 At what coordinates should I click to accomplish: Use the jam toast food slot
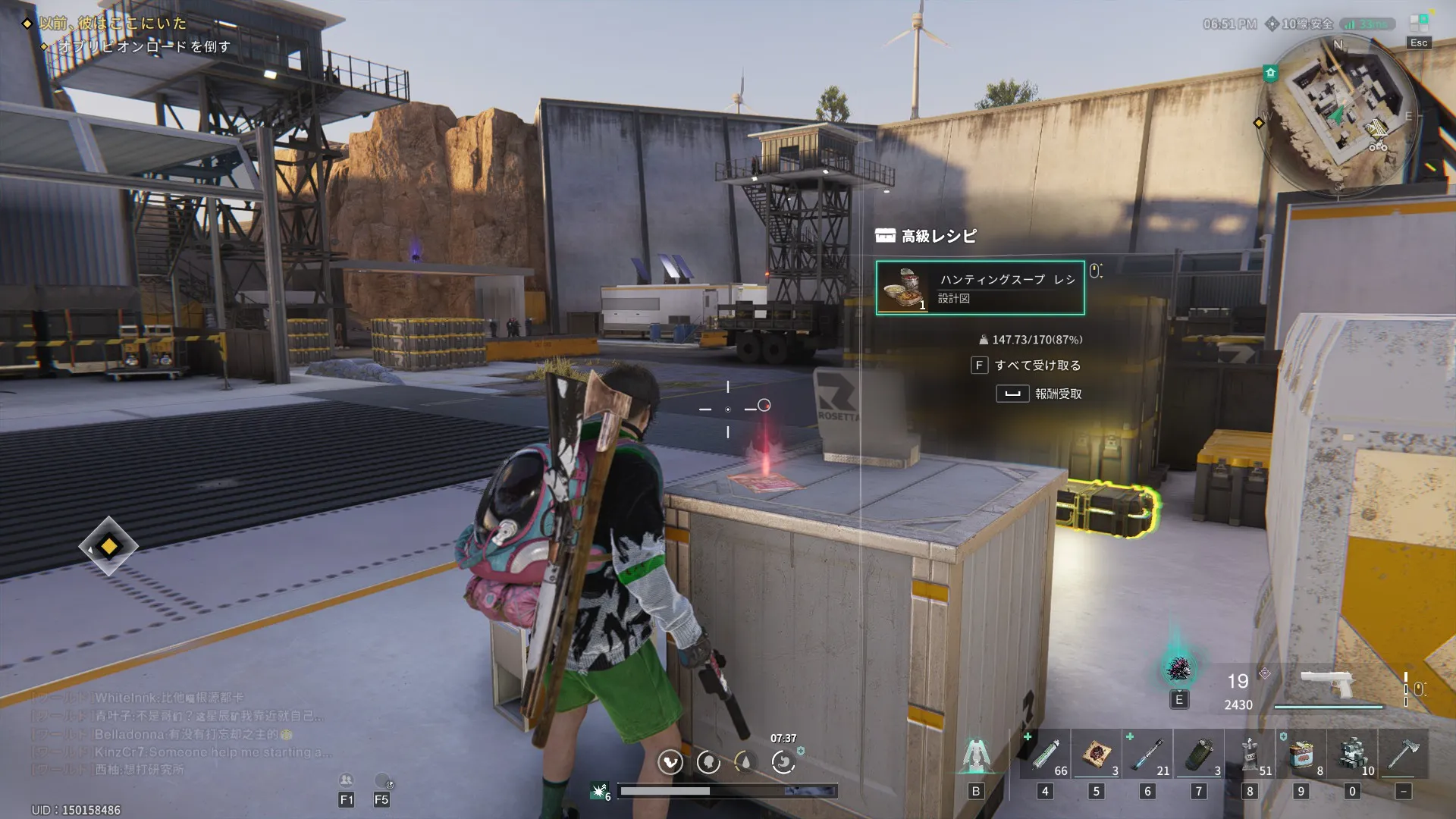pyautogui.click(x=1097, y=755)
